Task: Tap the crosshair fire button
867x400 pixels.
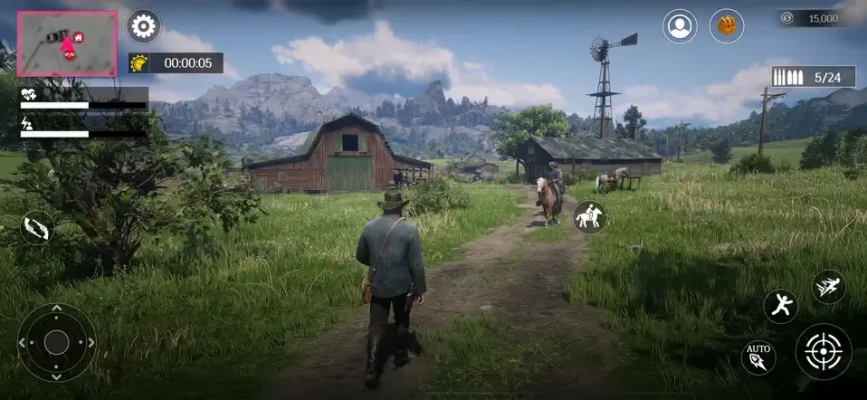Action: click(x=823, y=351)
